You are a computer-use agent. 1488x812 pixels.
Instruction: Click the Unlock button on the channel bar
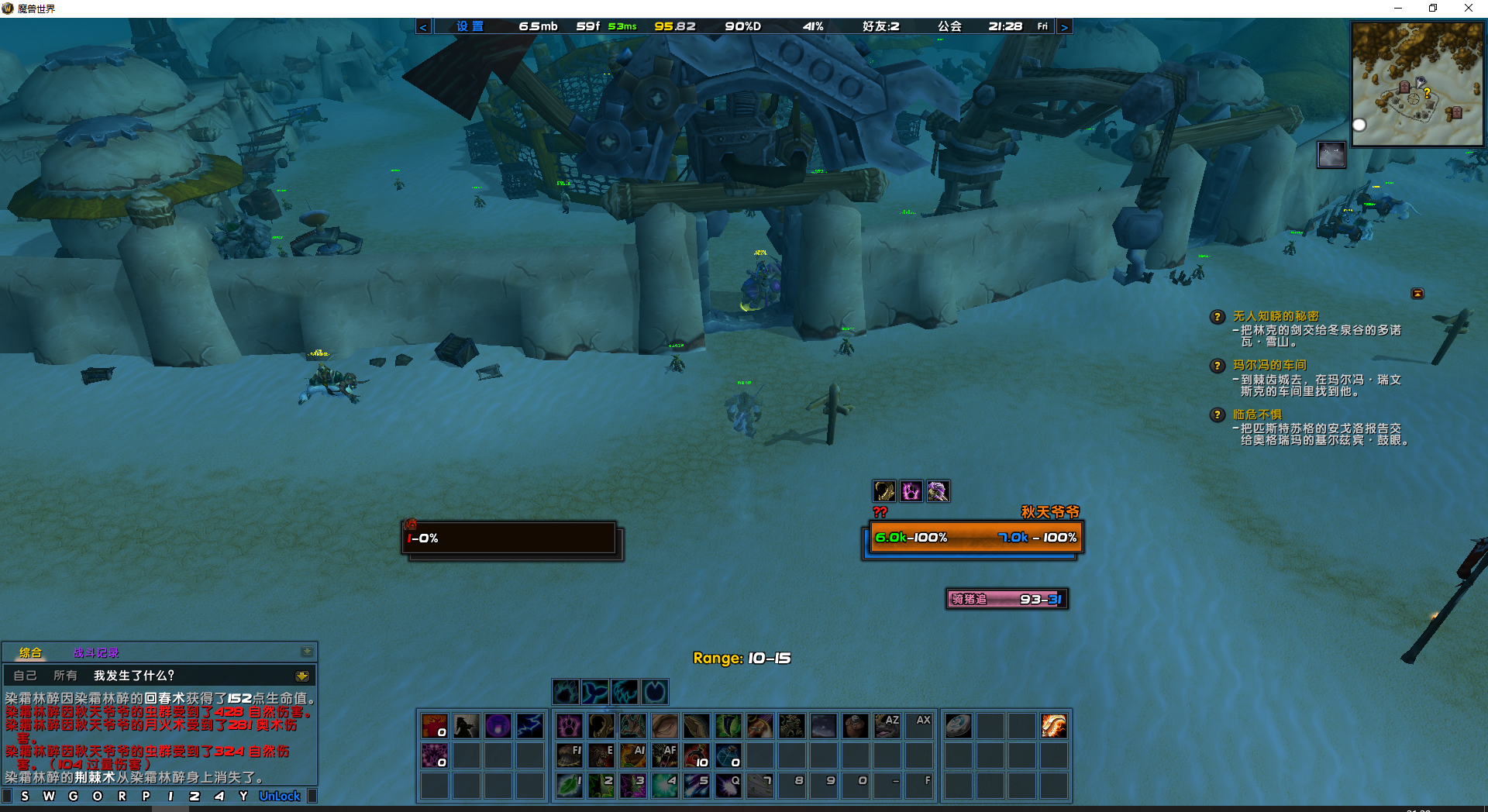[x=280, y=796]
